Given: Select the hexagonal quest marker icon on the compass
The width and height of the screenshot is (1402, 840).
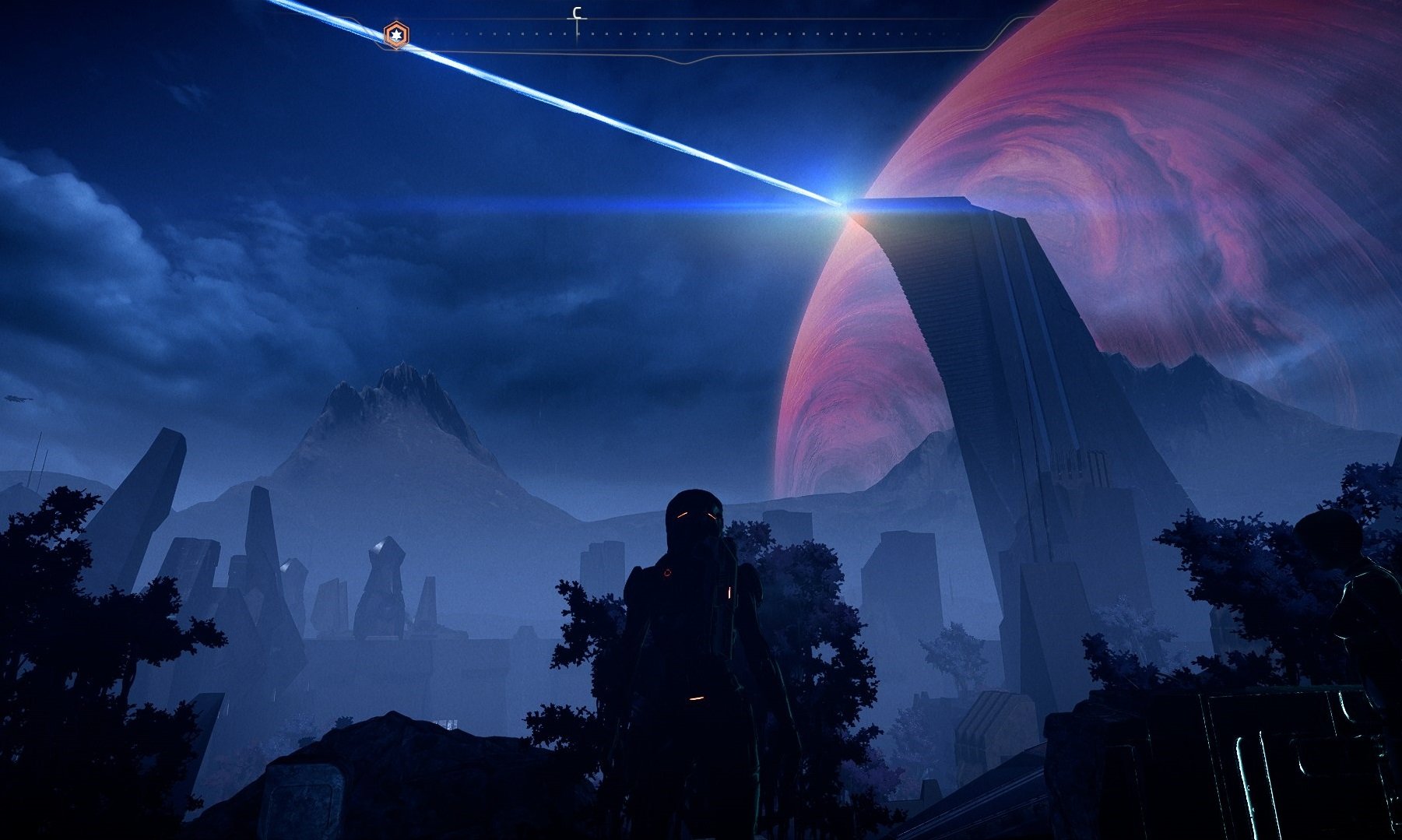Looking at the screenshot, I should pyautogui.click(x=397, y=34).
